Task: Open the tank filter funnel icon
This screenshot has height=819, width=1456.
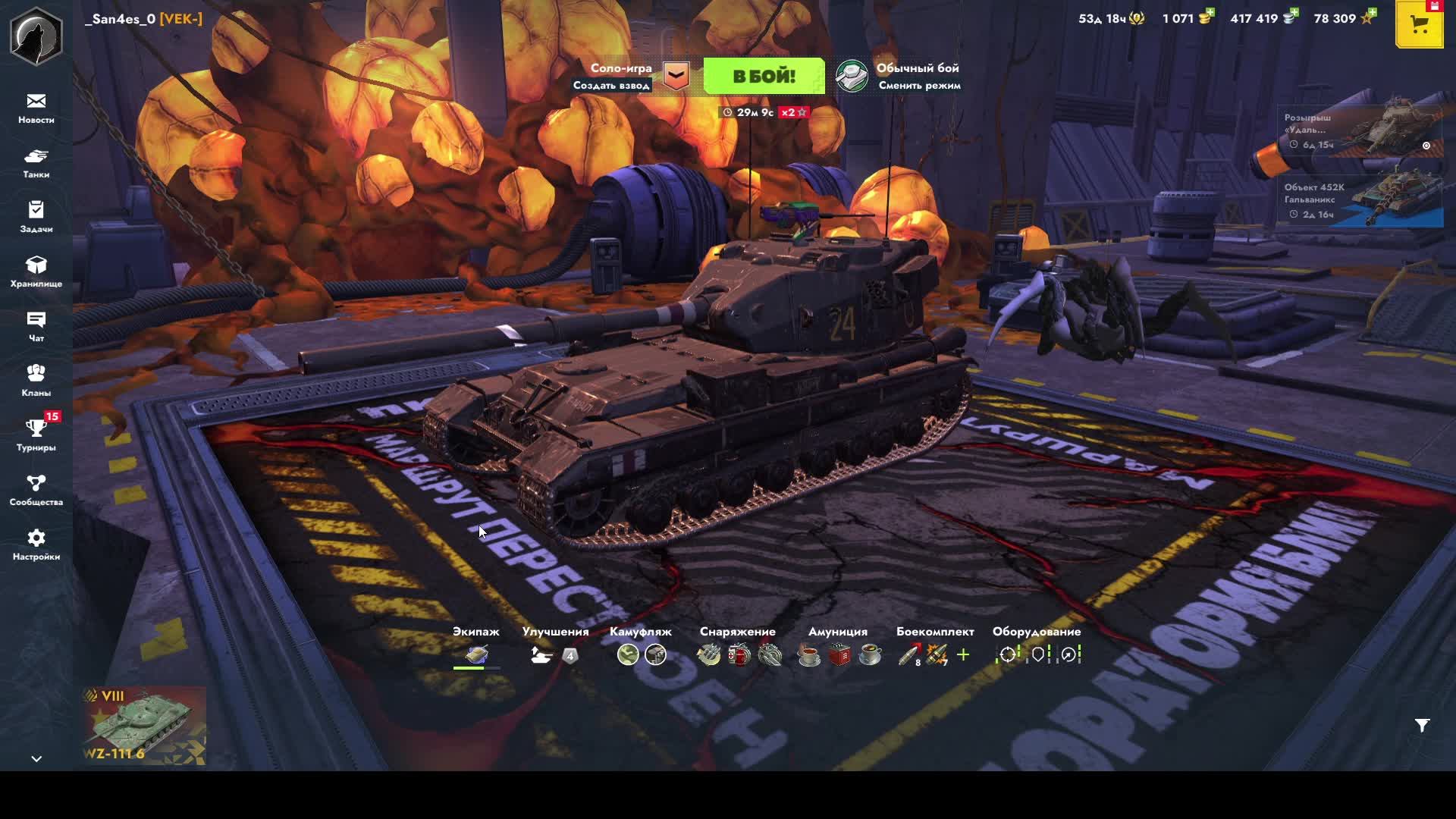Action: pos(1422,726)
